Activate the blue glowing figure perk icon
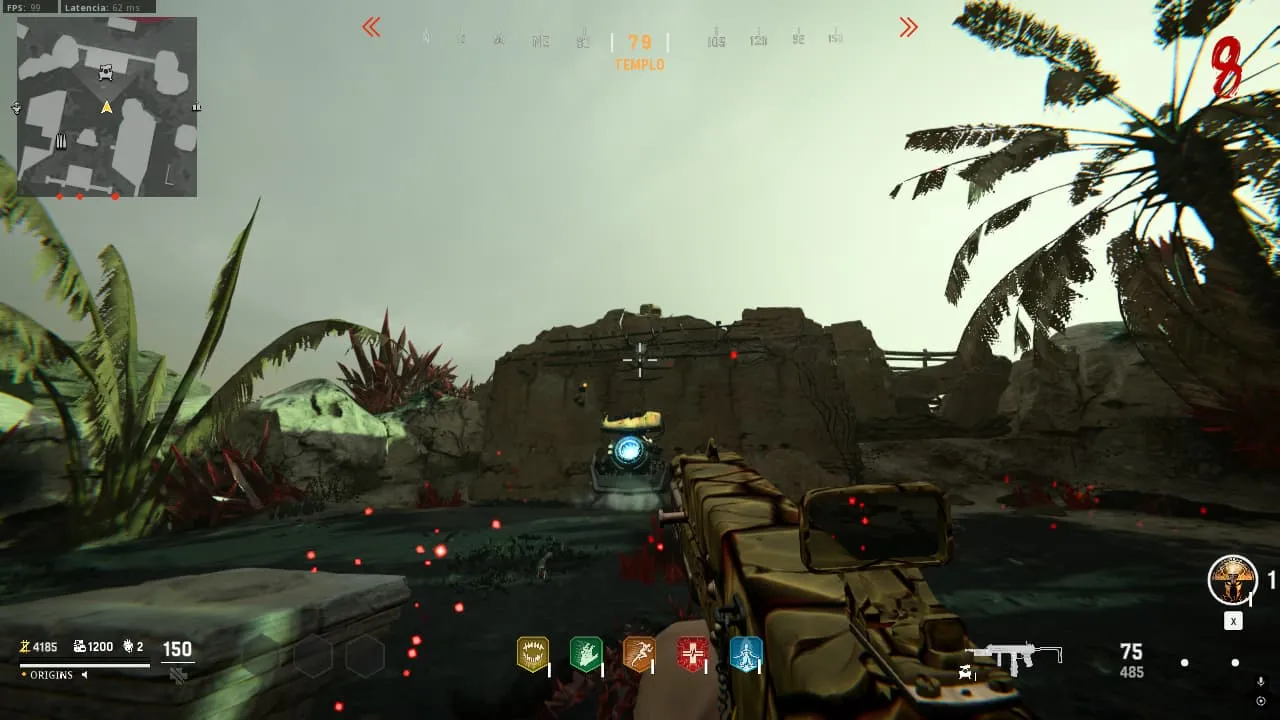The width and height of the screenshot is (1280, 720). 745,654
